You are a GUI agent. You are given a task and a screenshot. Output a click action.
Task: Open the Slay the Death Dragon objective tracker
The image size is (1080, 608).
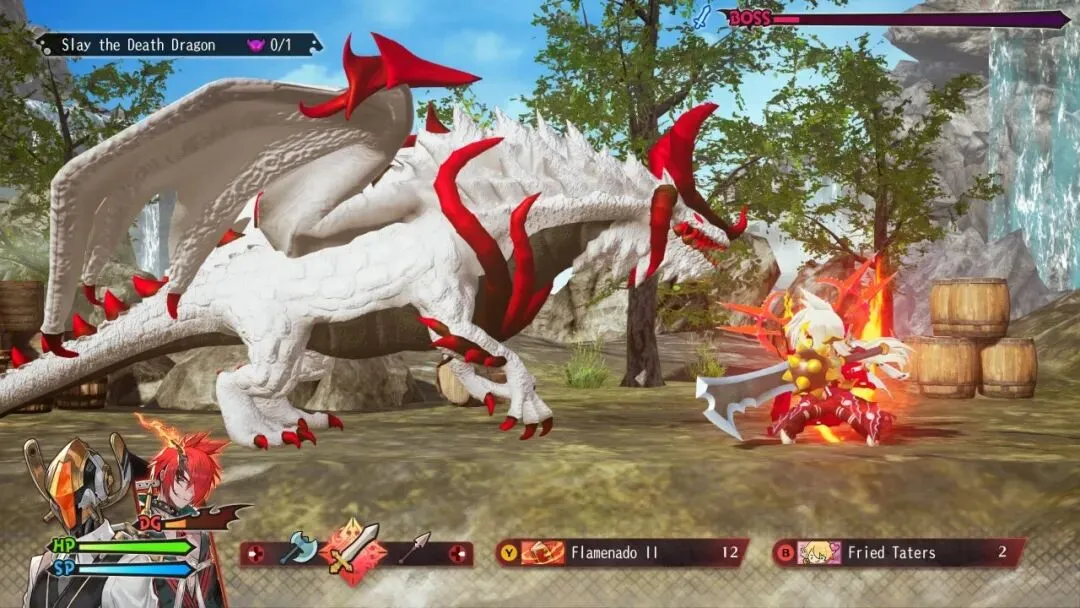[180, 45]
